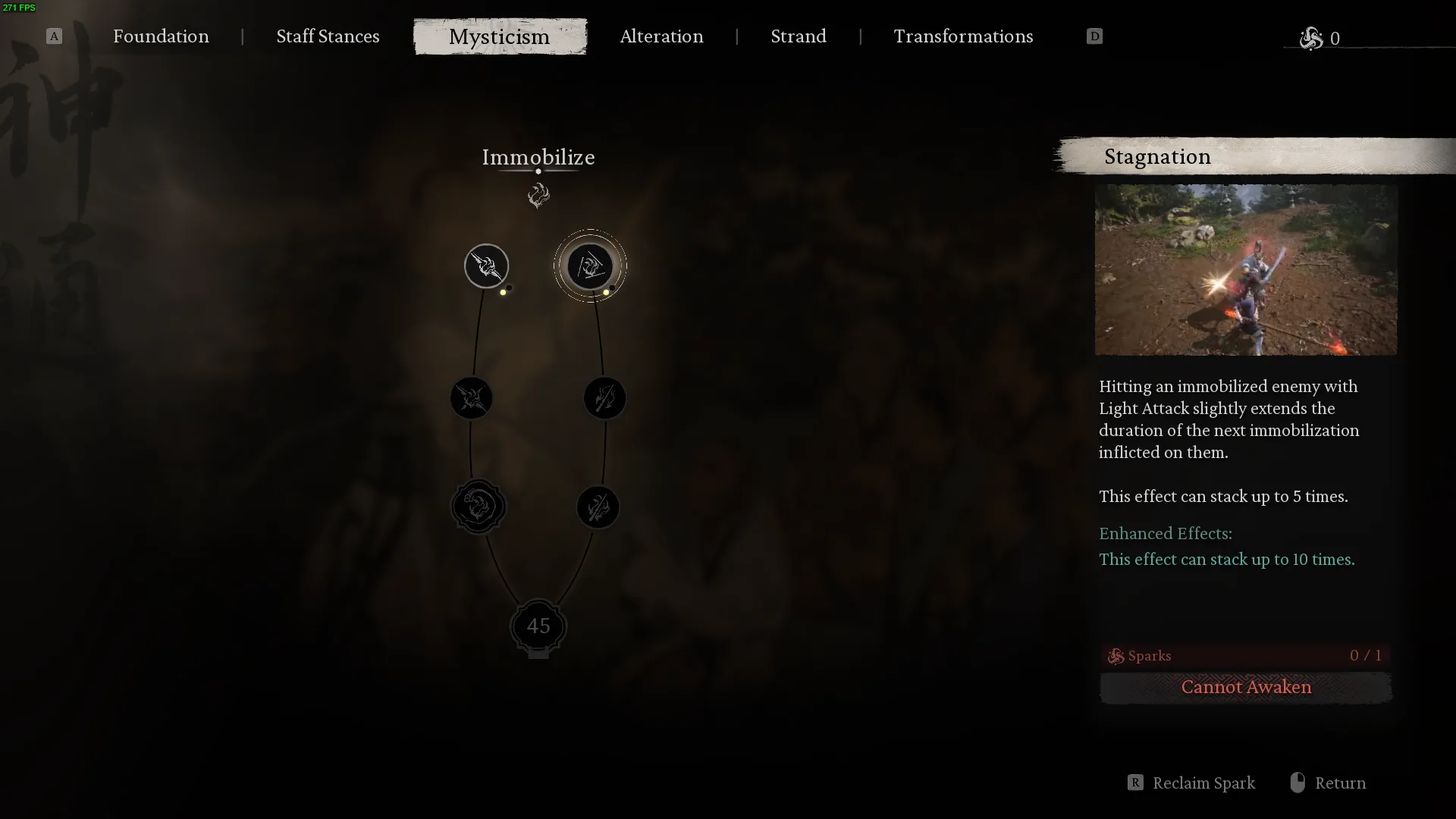Click the node numbered 45

click(538, 626)
